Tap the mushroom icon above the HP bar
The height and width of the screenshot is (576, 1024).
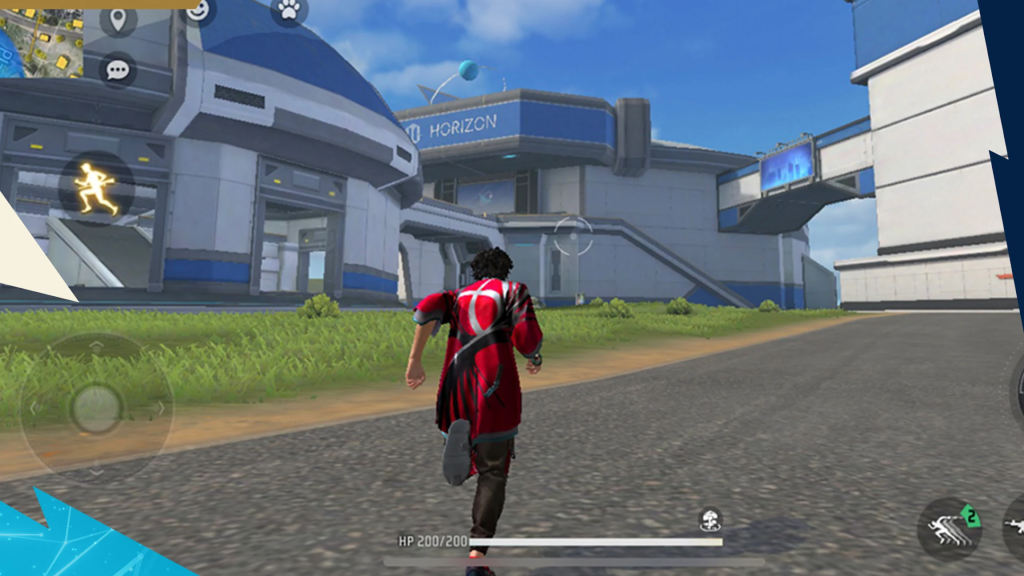(710, 520)
